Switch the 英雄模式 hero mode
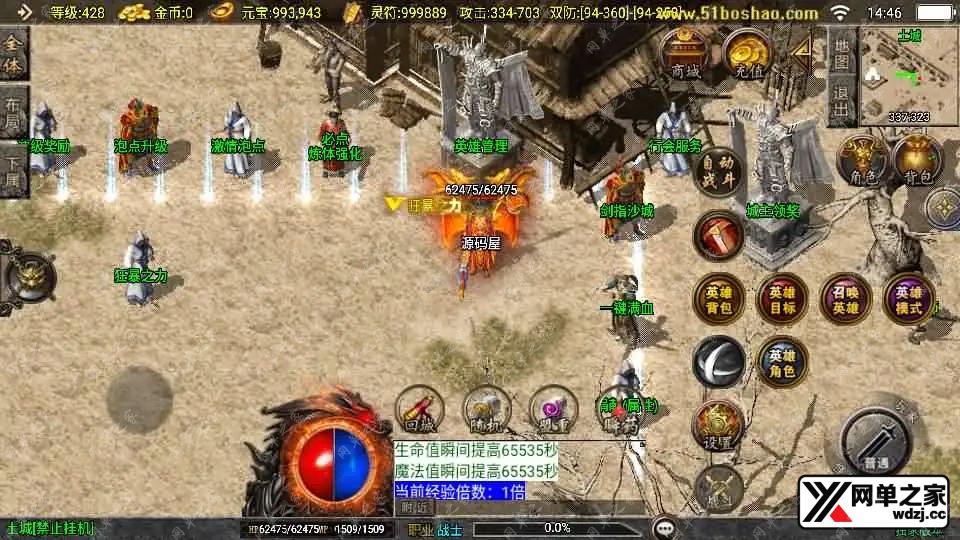Screen dimensions: 960x540 pyautogui.click(x=908, y=299)
